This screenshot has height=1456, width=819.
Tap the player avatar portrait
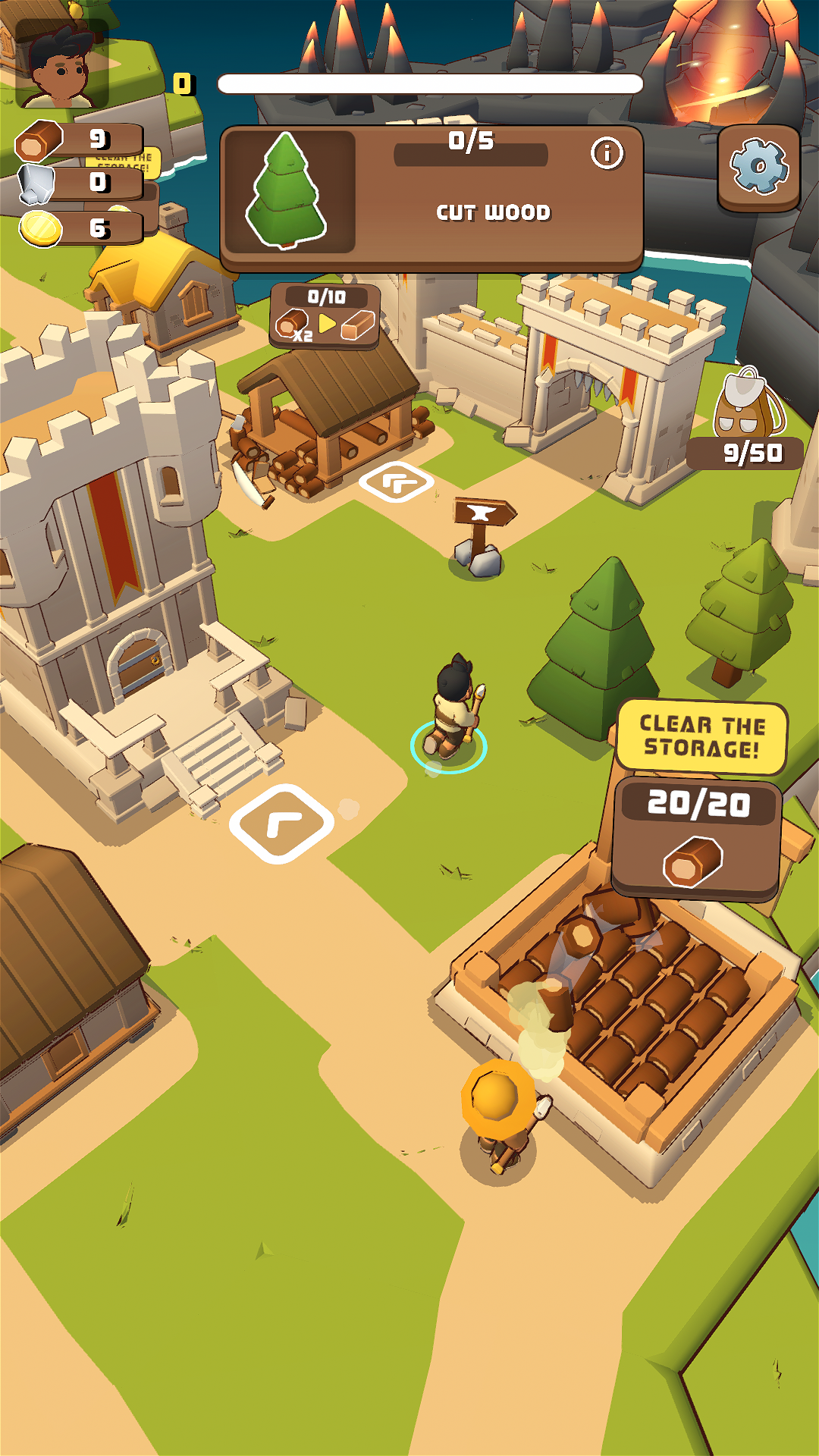[x=62, y=64]
